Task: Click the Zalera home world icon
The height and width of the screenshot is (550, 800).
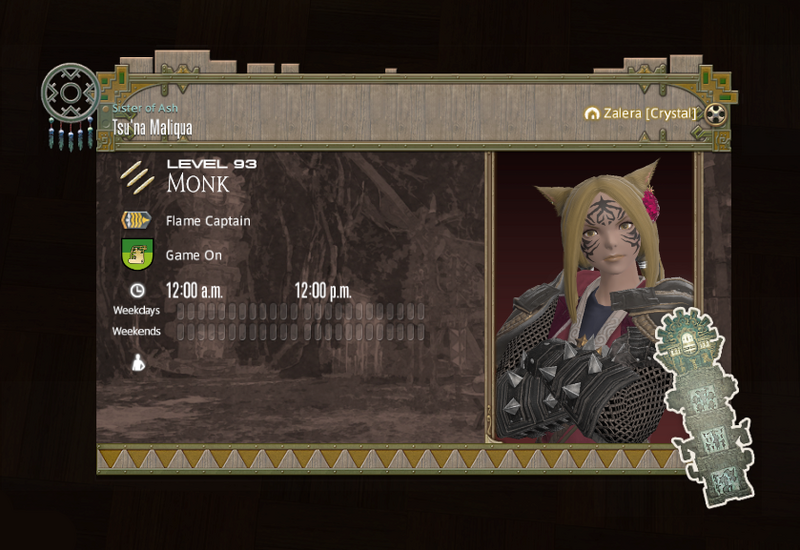Action: [x=592, y=114]
